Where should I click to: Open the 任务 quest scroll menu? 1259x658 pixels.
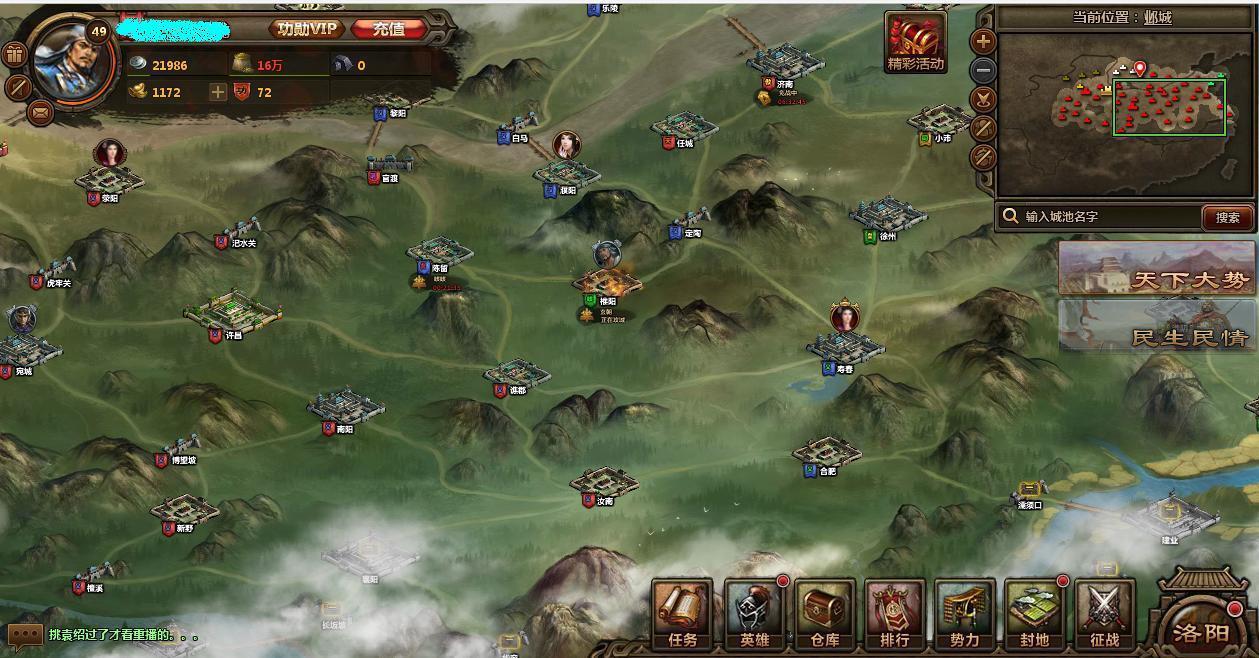tap(682, 612)
